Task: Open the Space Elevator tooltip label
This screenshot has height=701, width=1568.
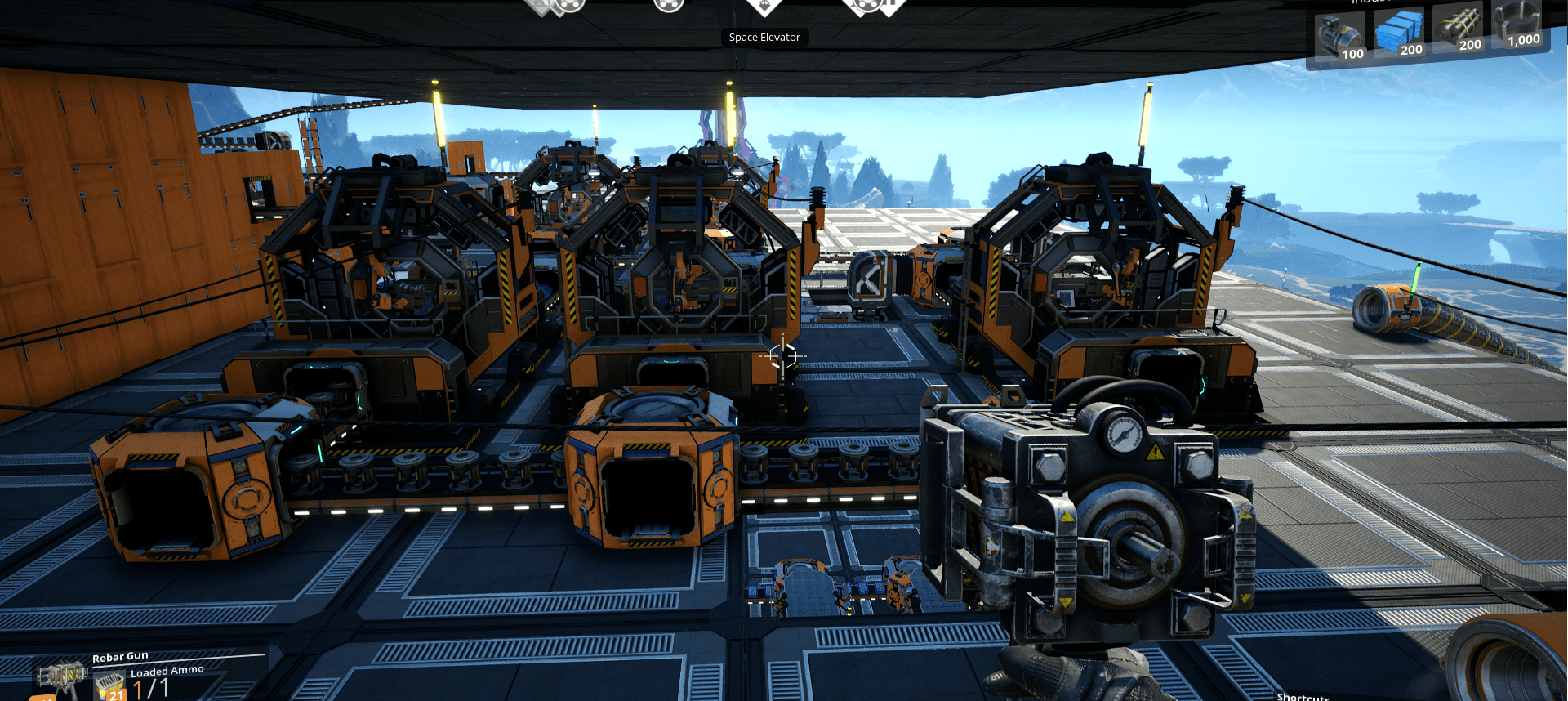Action: point(764,37)
